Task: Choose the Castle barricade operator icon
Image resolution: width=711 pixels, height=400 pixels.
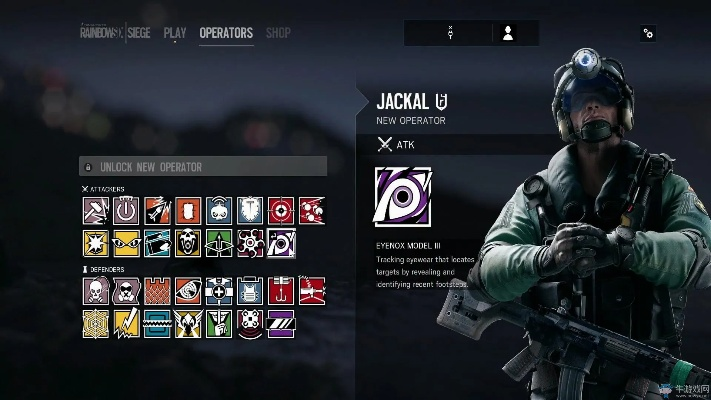Action: [158, 291]
